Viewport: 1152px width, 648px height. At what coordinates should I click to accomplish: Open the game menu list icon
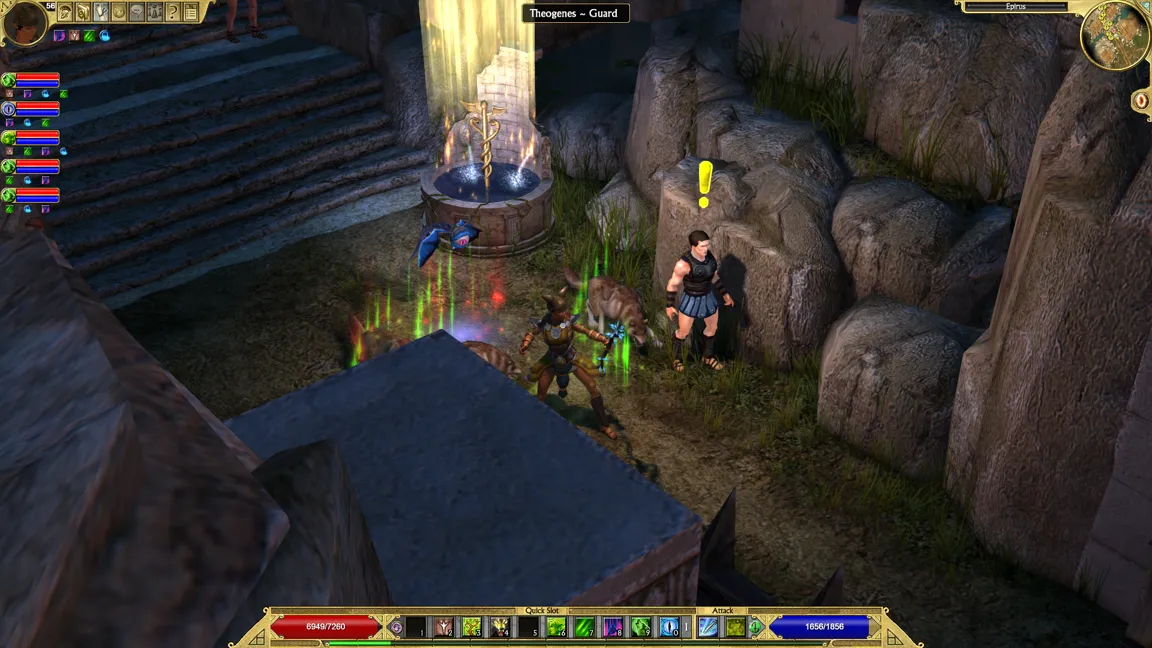coord(191,12)
